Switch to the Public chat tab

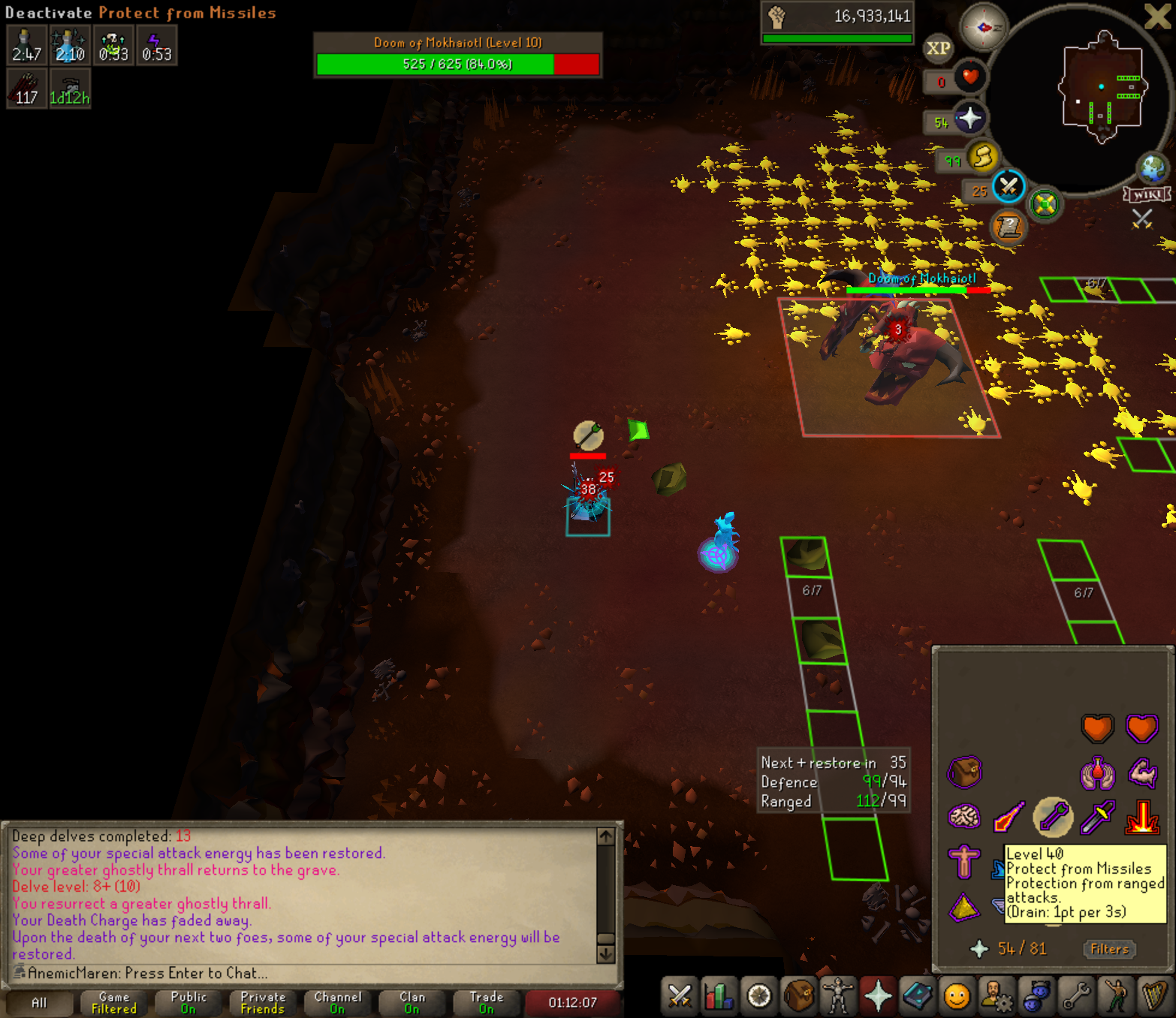(x=188, y=1002)
